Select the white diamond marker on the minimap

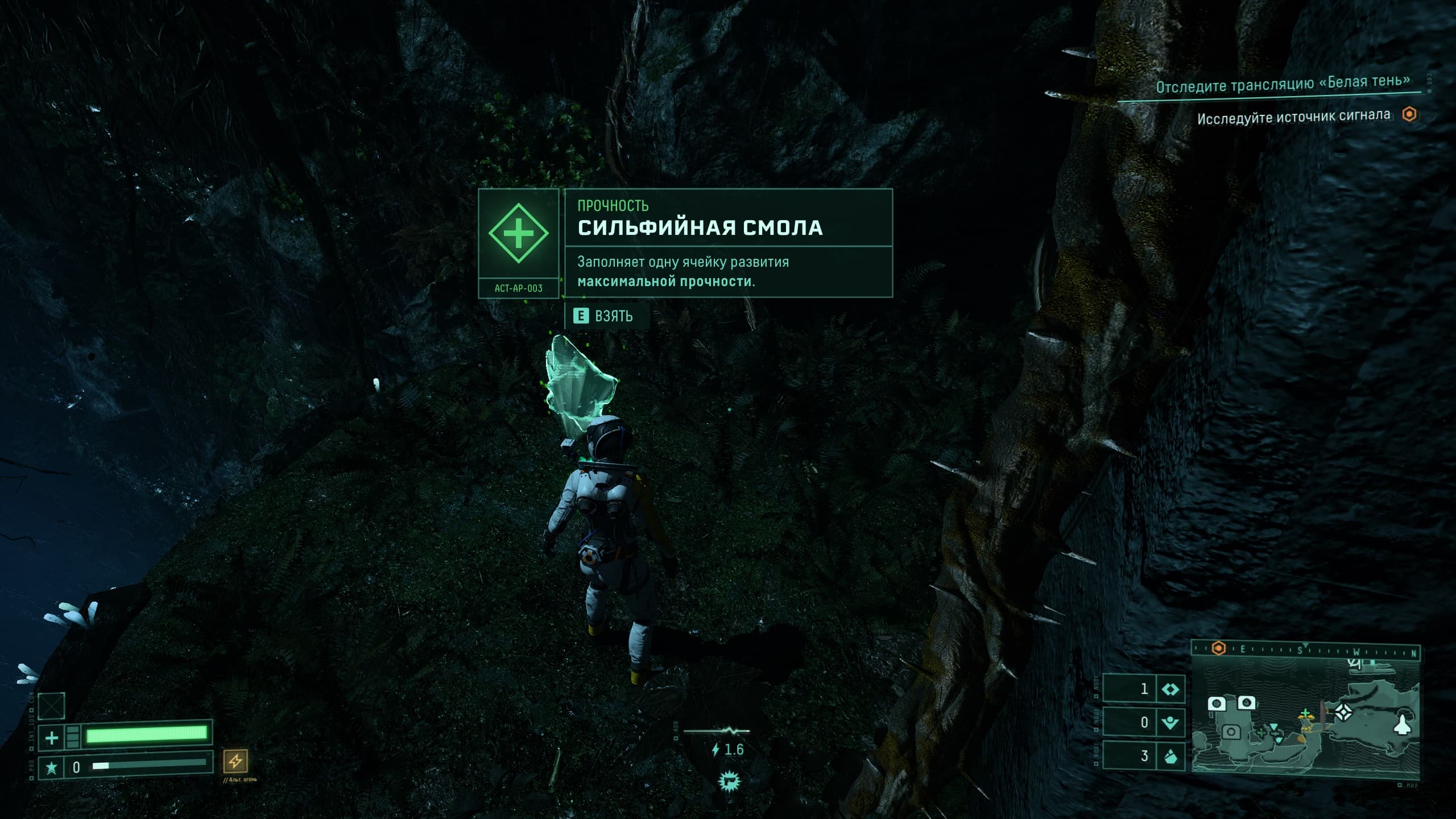(x=1344, y=712)
